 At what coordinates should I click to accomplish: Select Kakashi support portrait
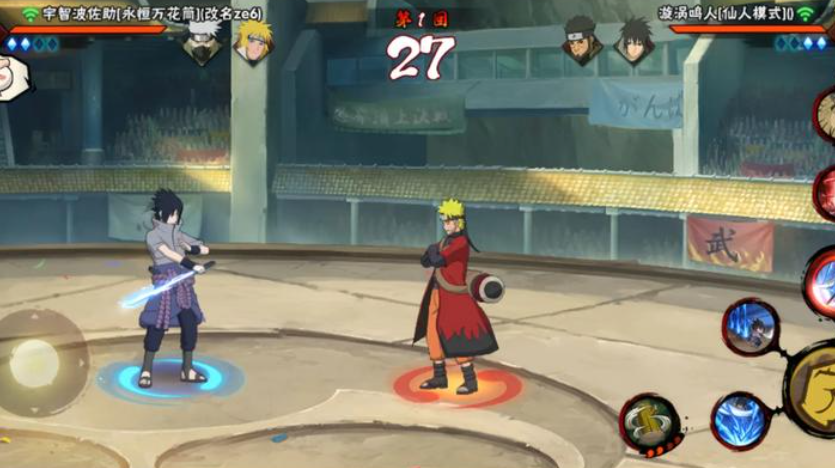coord(203,41)
